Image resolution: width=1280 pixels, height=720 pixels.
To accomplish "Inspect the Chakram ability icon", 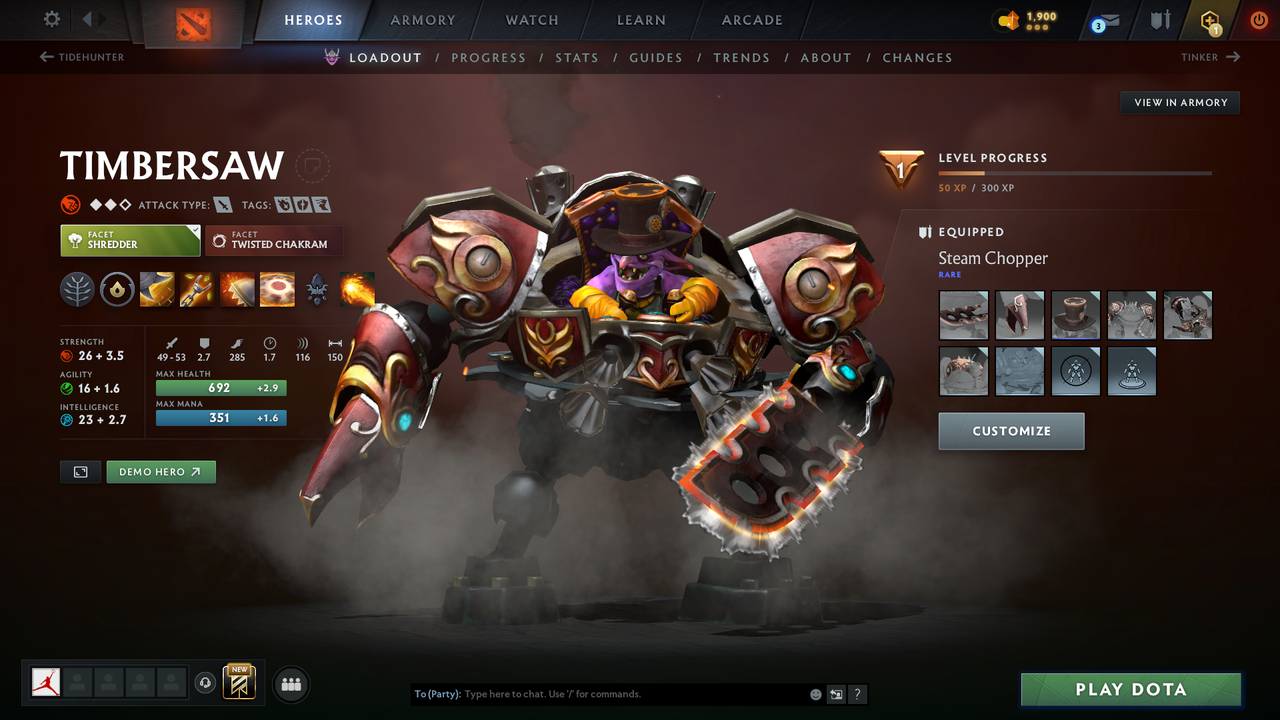I will pyautogui.click(x=277, y=289).
